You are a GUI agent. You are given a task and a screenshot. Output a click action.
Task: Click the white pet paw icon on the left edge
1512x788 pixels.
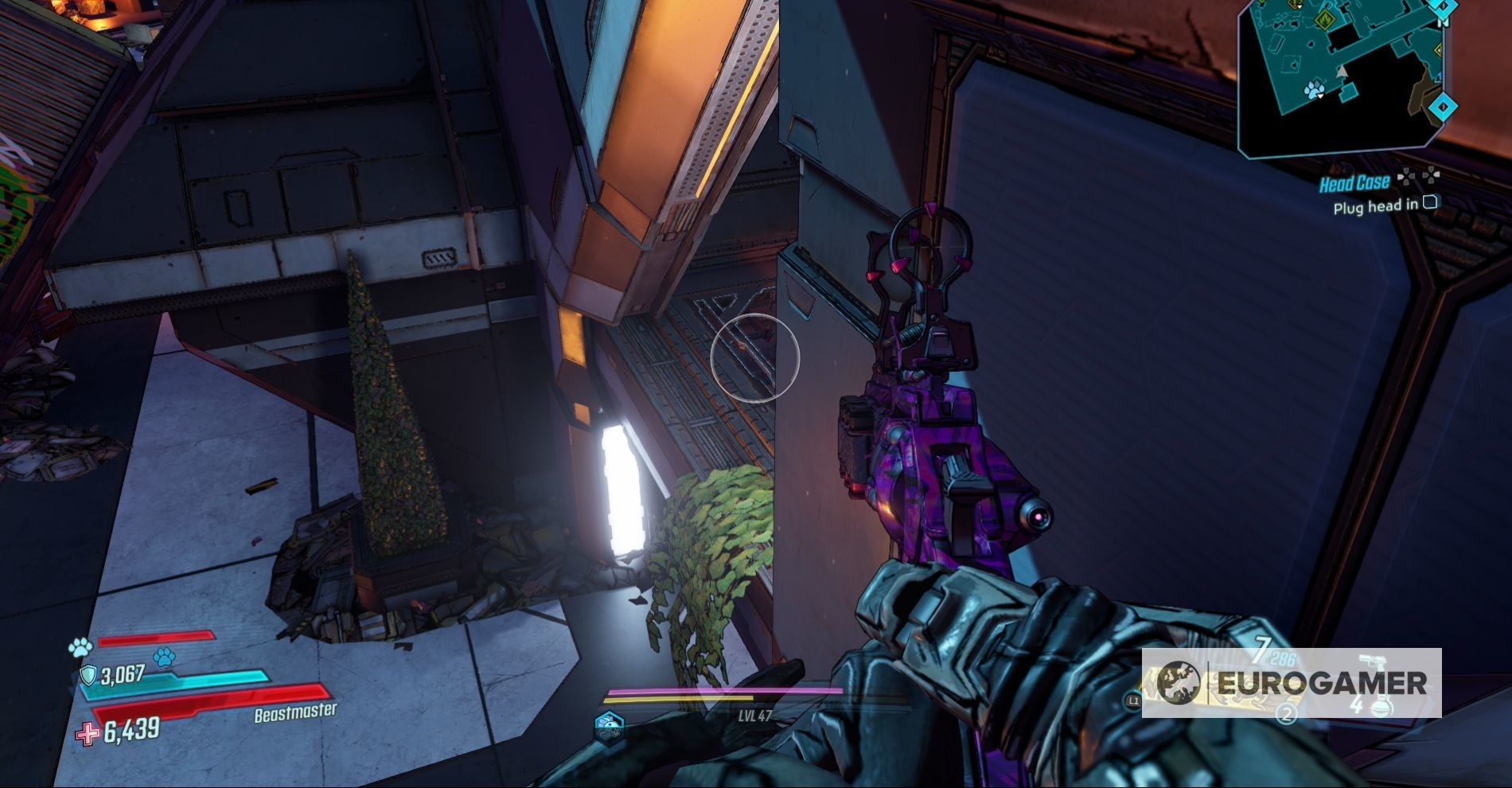80,649
